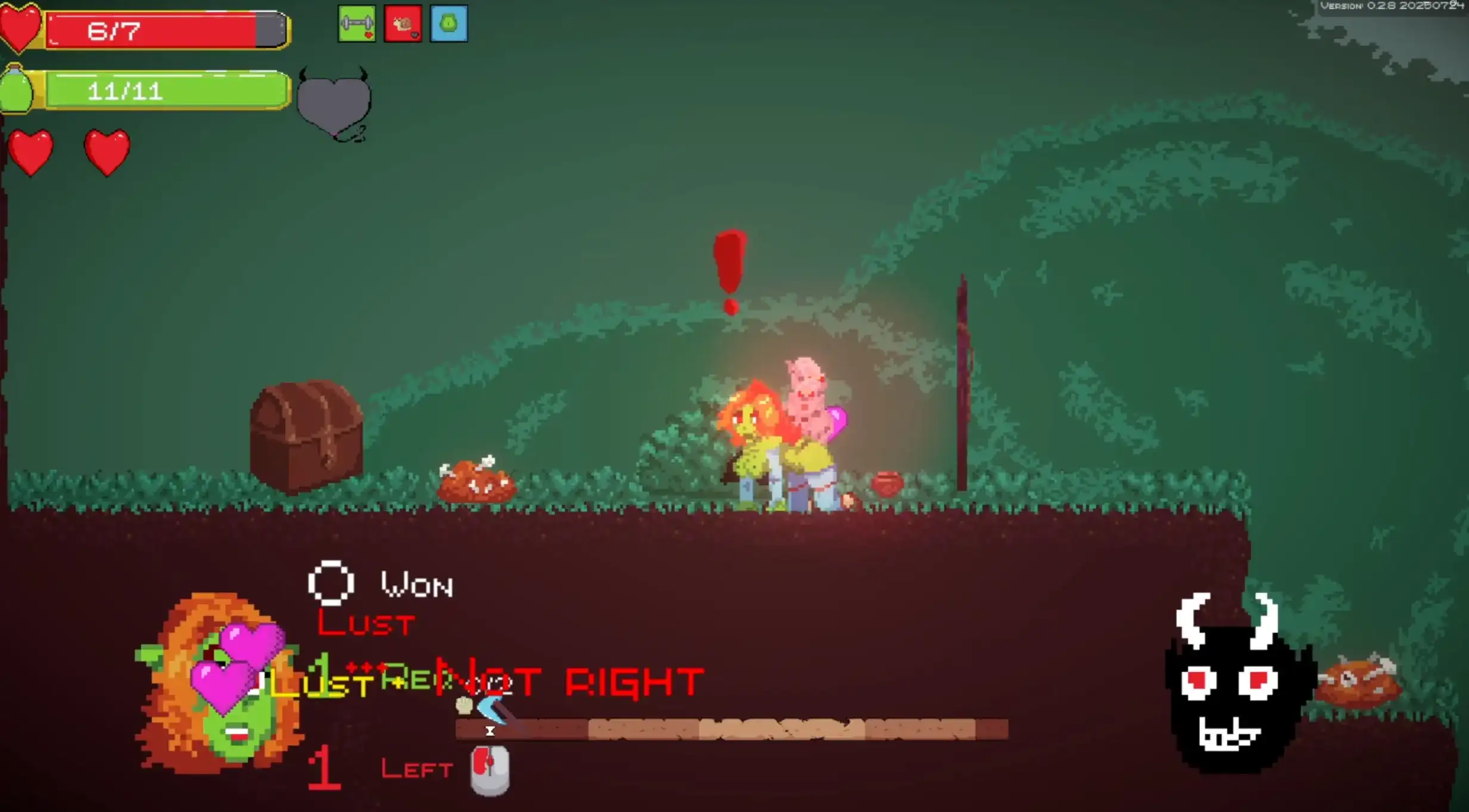Select the red snail status icon
The height and width of the screenshot is (812, 1469).
[403, 24]
